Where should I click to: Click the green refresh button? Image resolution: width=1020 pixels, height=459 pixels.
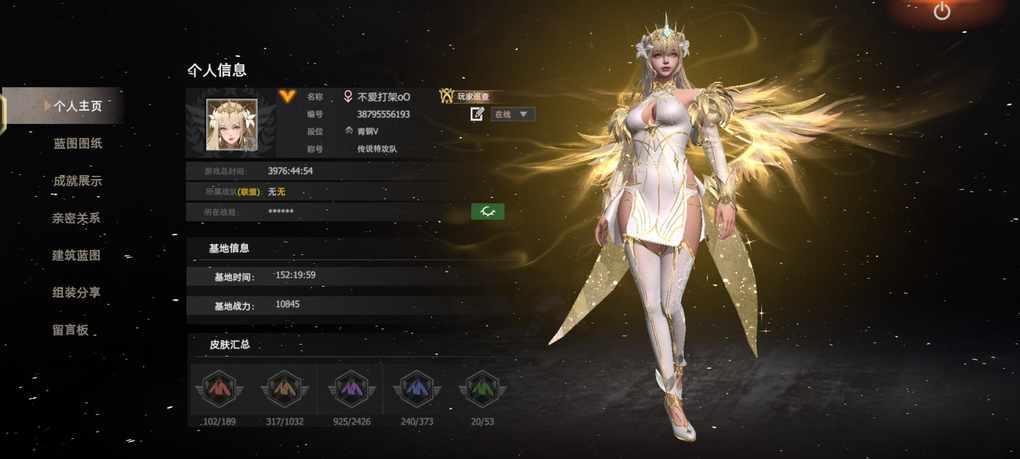[x=487, y=212]
